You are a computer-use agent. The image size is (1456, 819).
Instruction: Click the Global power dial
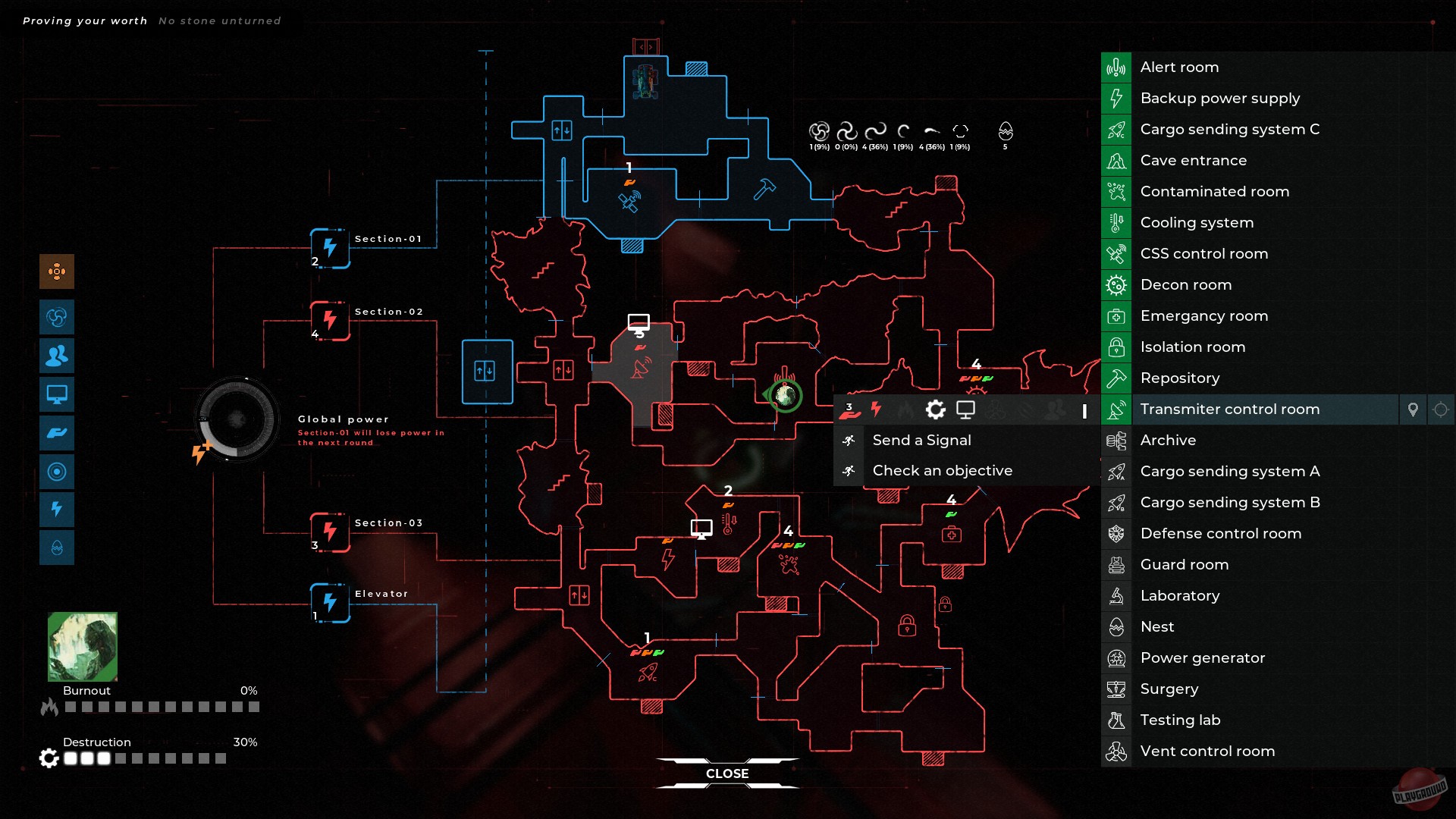point(236,418)
